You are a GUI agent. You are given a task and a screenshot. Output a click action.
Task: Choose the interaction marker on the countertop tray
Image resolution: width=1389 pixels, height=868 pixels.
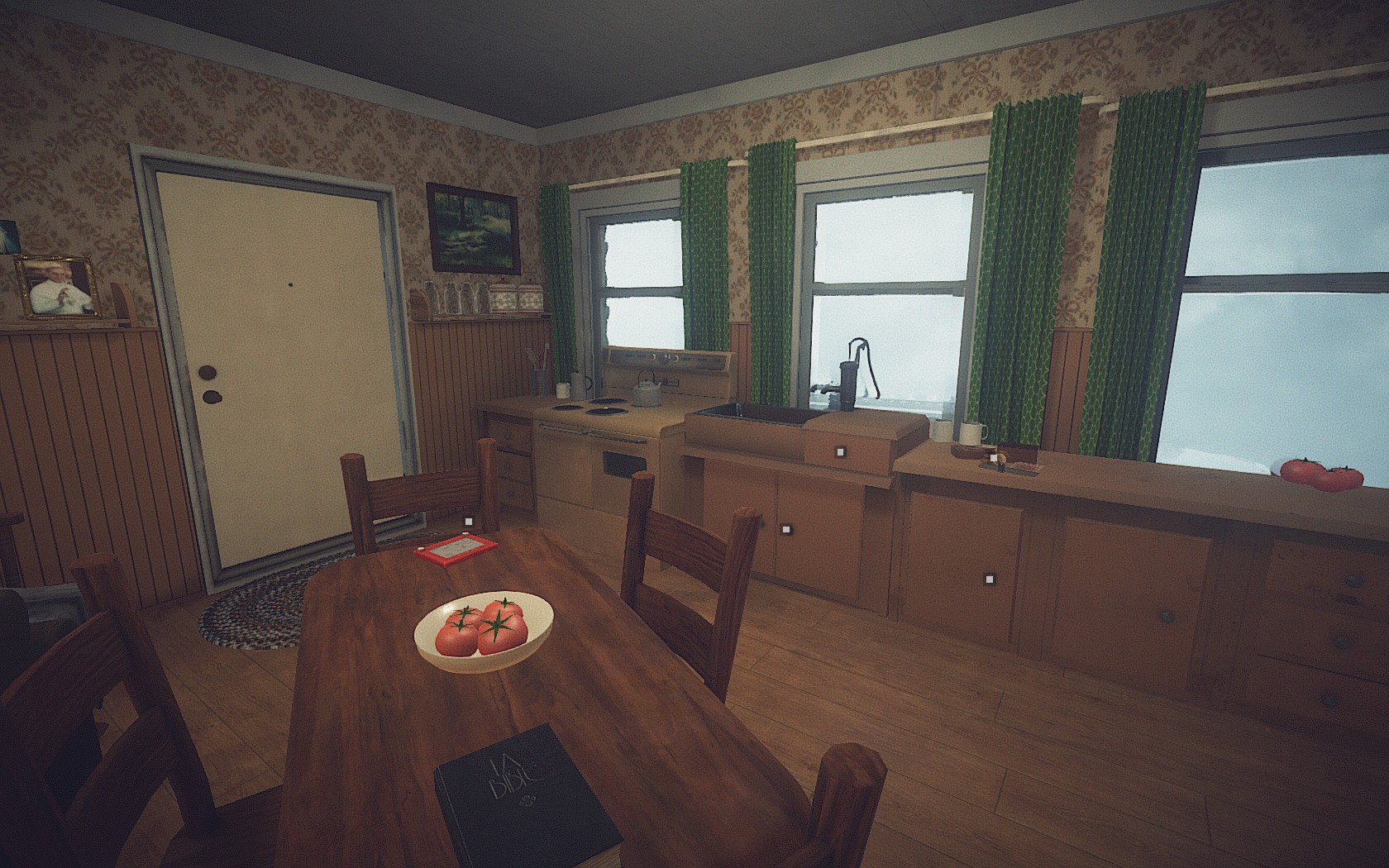point(993,457)
